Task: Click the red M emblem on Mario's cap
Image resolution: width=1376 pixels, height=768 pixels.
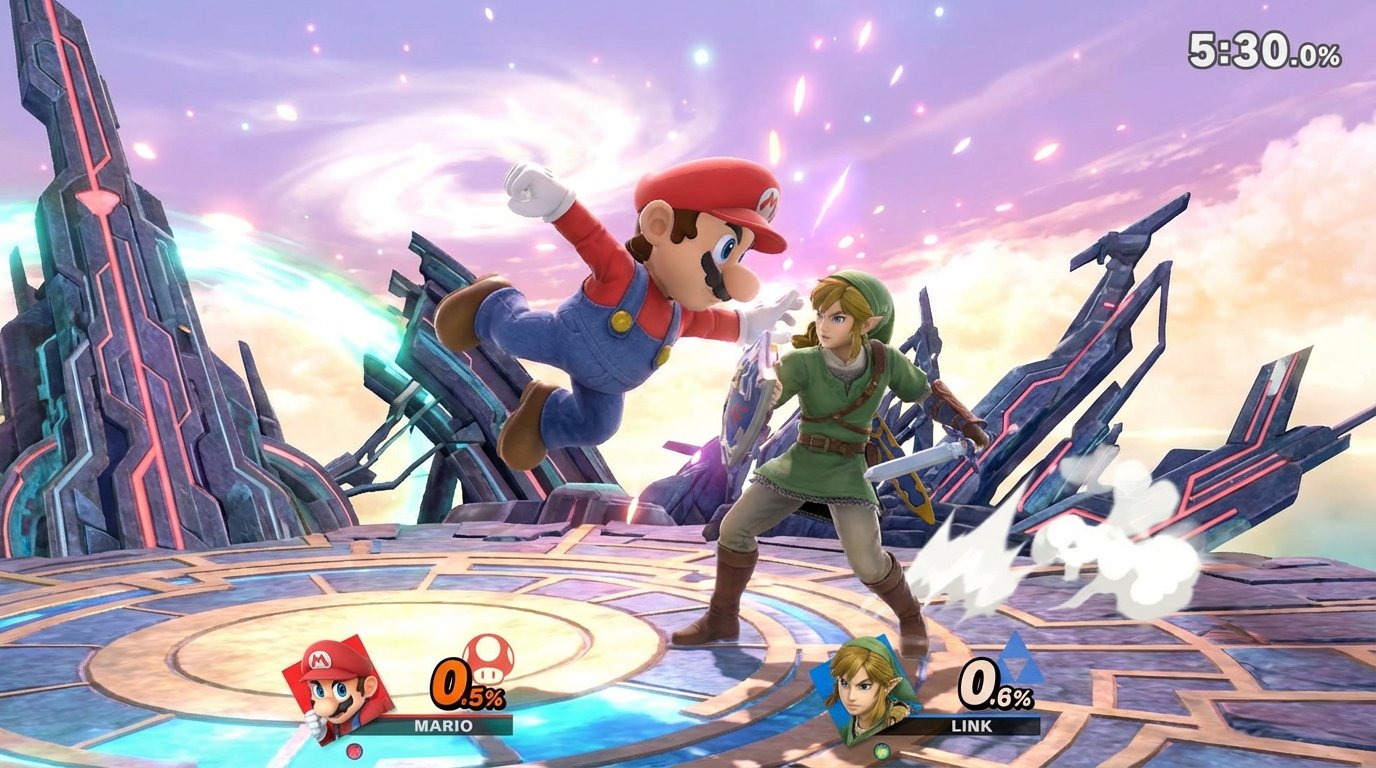Action: click(768, 203)
